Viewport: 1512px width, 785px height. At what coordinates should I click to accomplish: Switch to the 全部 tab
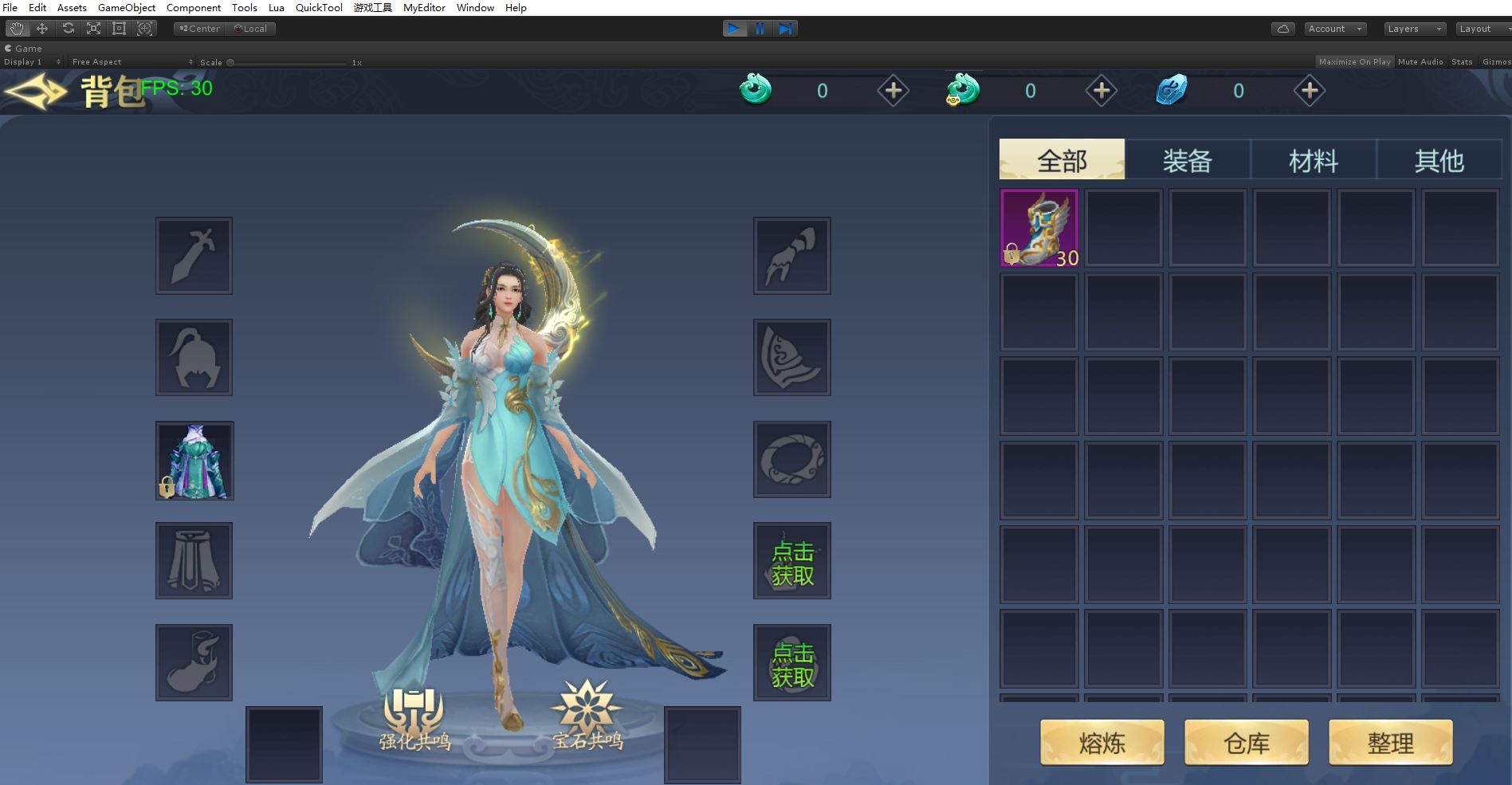[1062, 160]
